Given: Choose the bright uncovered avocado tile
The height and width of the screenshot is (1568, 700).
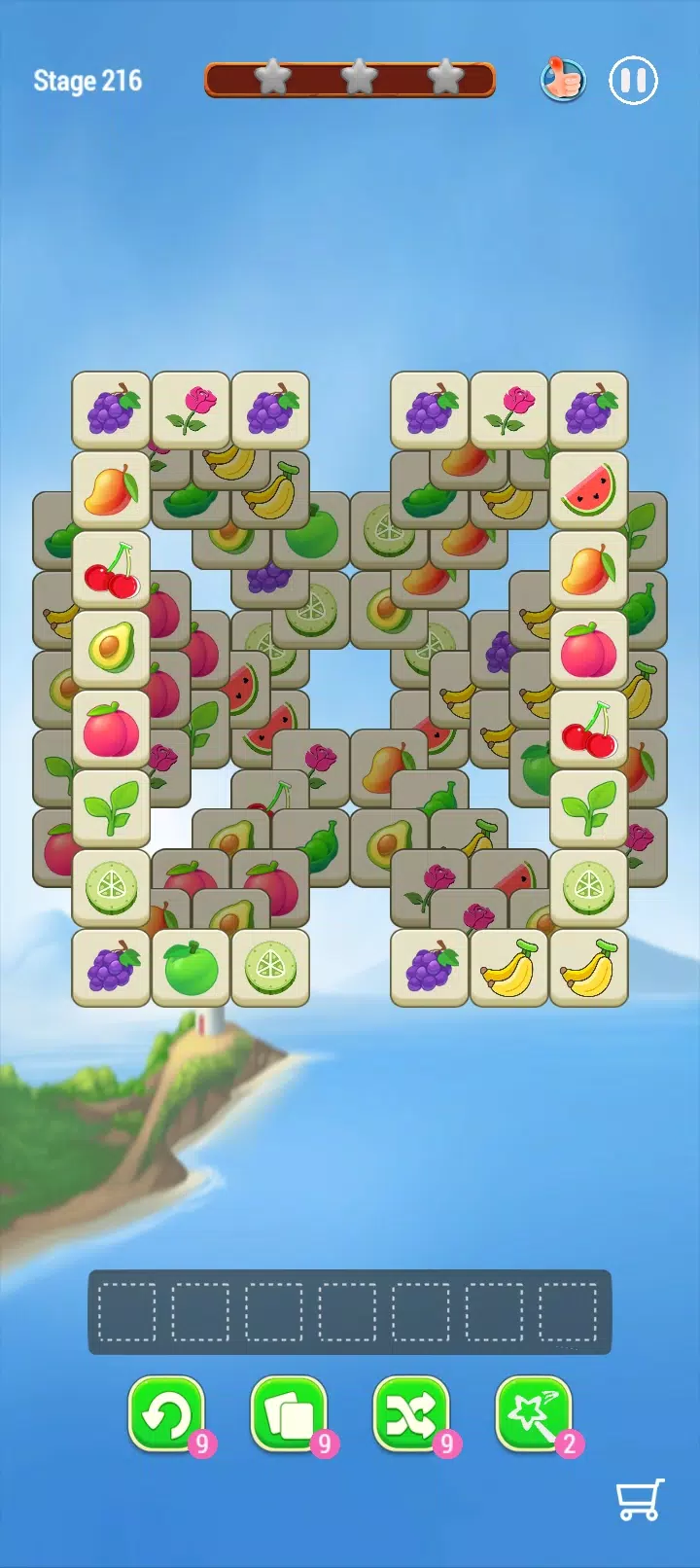Looking at the screenshot, I should tap(111, 648).
